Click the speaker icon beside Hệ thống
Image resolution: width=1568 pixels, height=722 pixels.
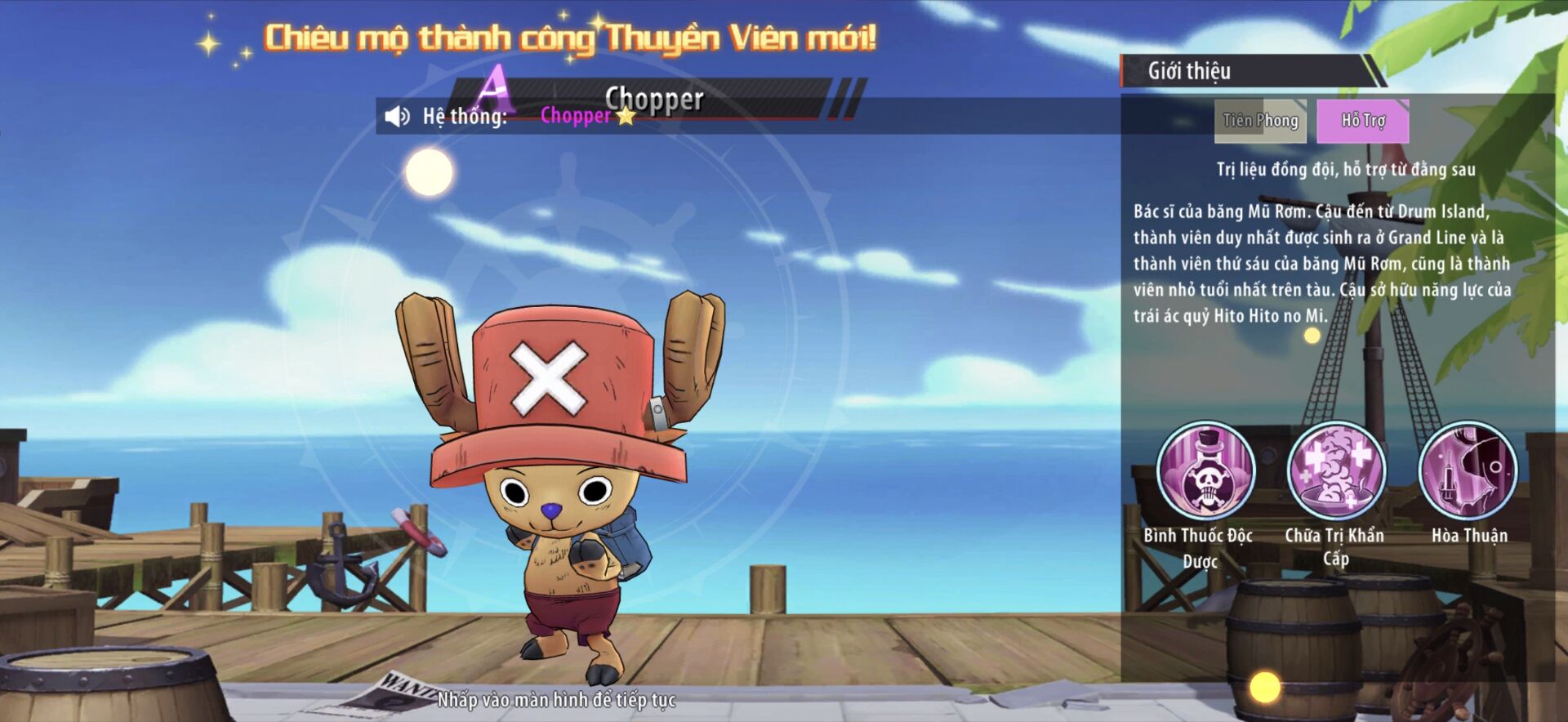click(x=397, y=116)
